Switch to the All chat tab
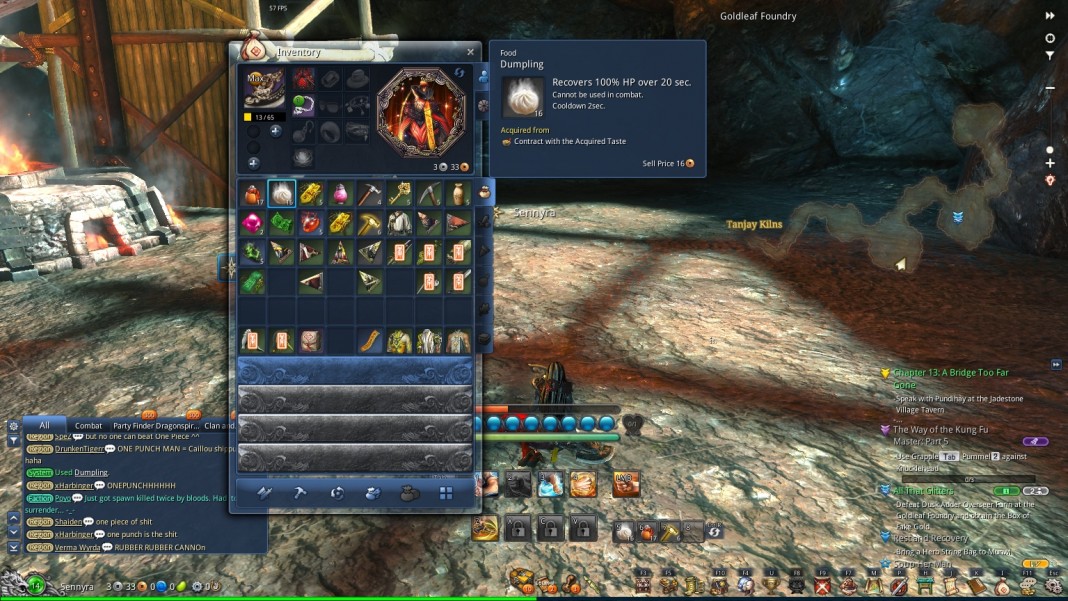 point(44,425)
